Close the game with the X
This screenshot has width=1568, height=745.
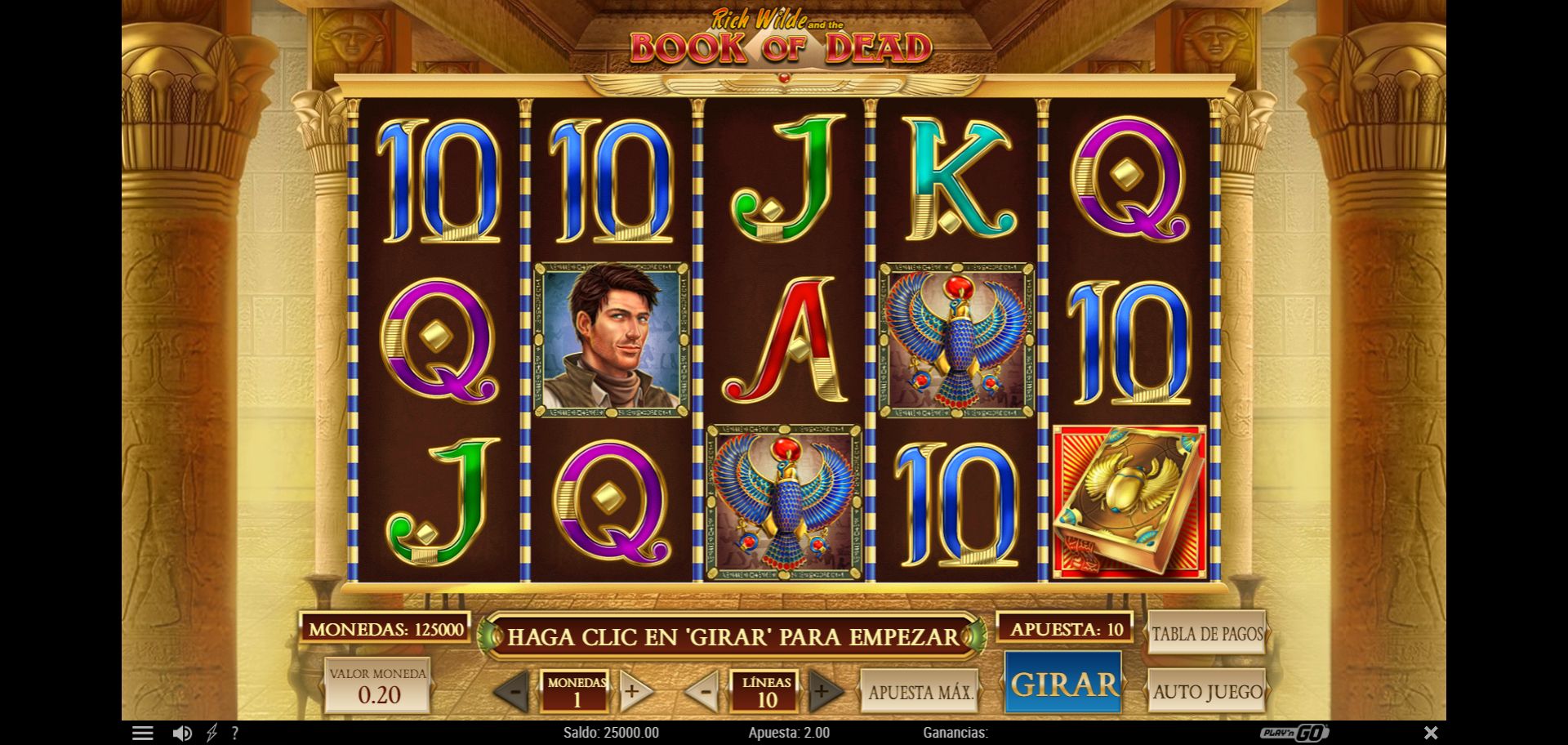(x=1431, y=733)
